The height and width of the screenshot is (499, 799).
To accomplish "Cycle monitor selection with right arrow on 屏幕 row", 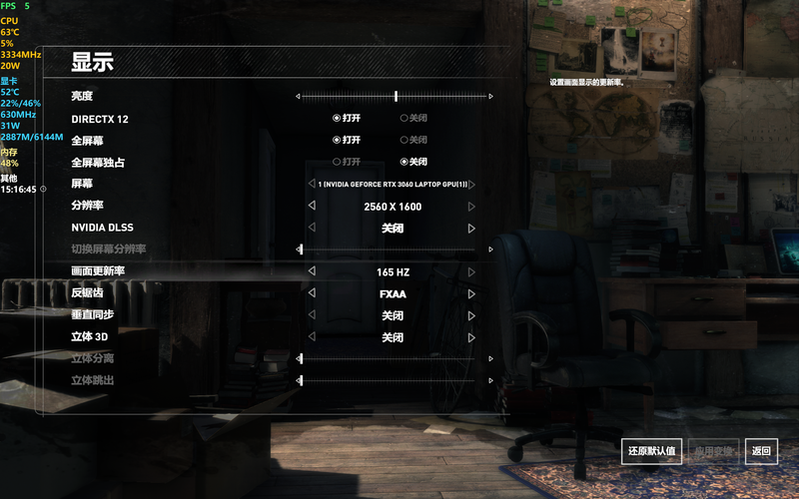I will [x=472, y=185].
